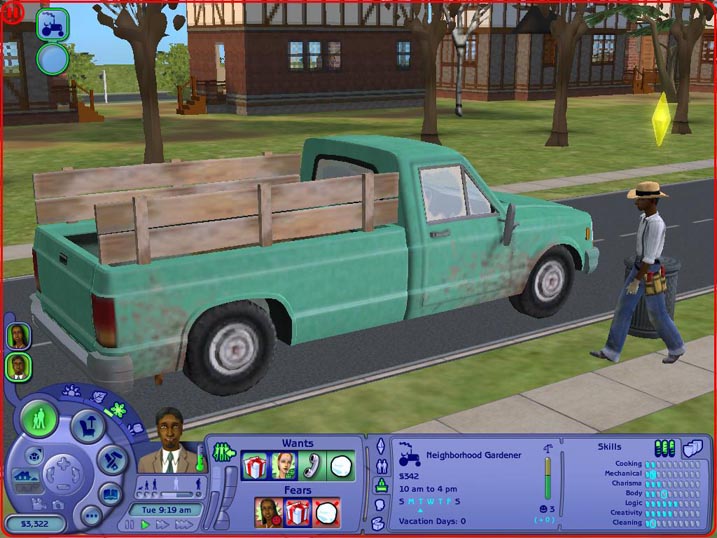The image size is (717, 538).
Task: Open the Inventory panel tab
Action: 380,522
